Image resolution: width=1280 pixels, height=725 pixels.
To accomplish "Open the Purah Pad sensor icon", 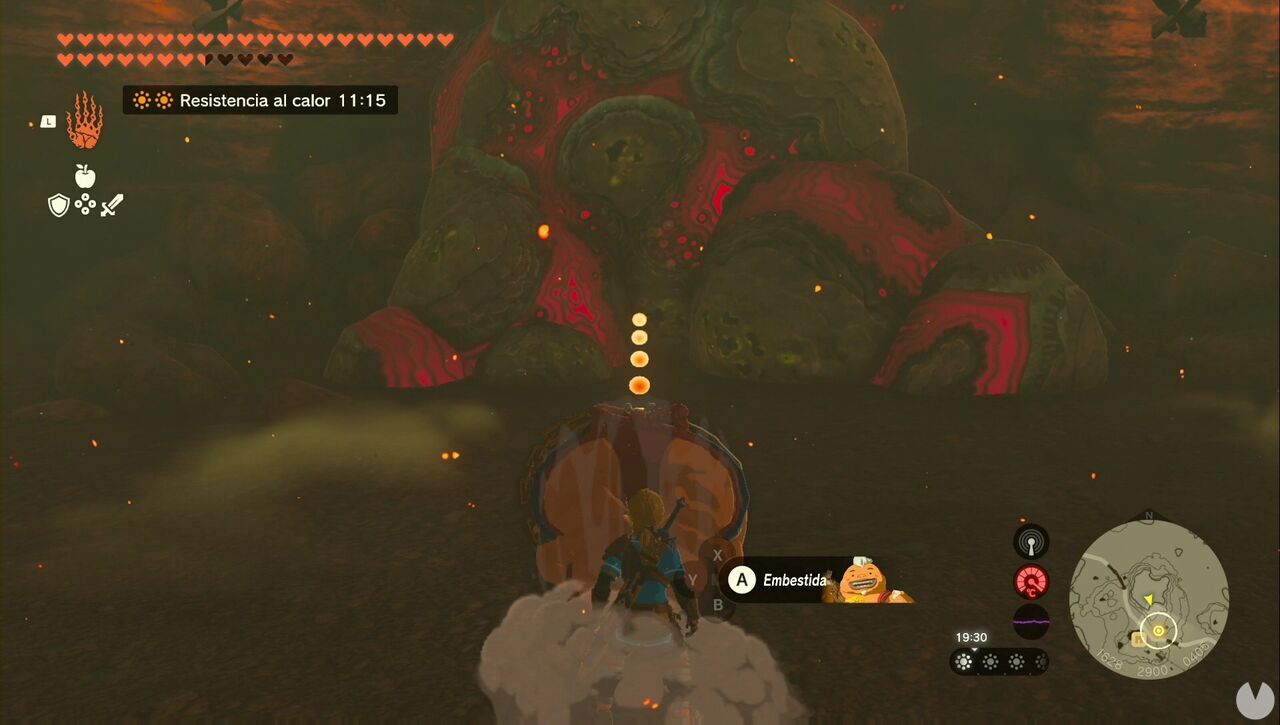I will coord(1030,541).
